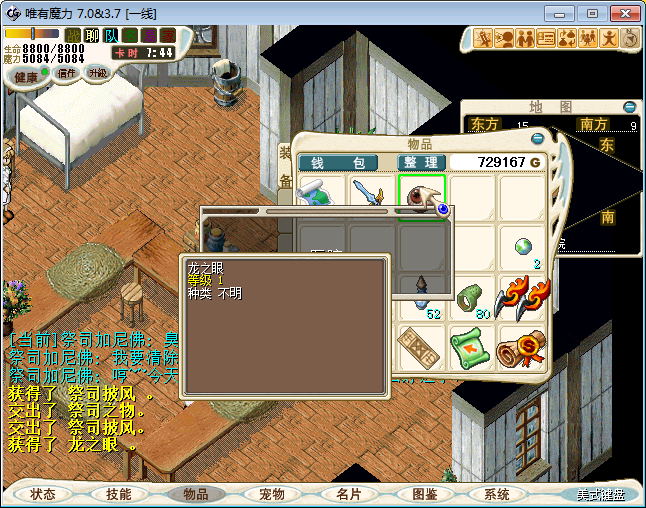Open the 宠物 pets menu
646x508 pixels.
(x=271, y=494)
